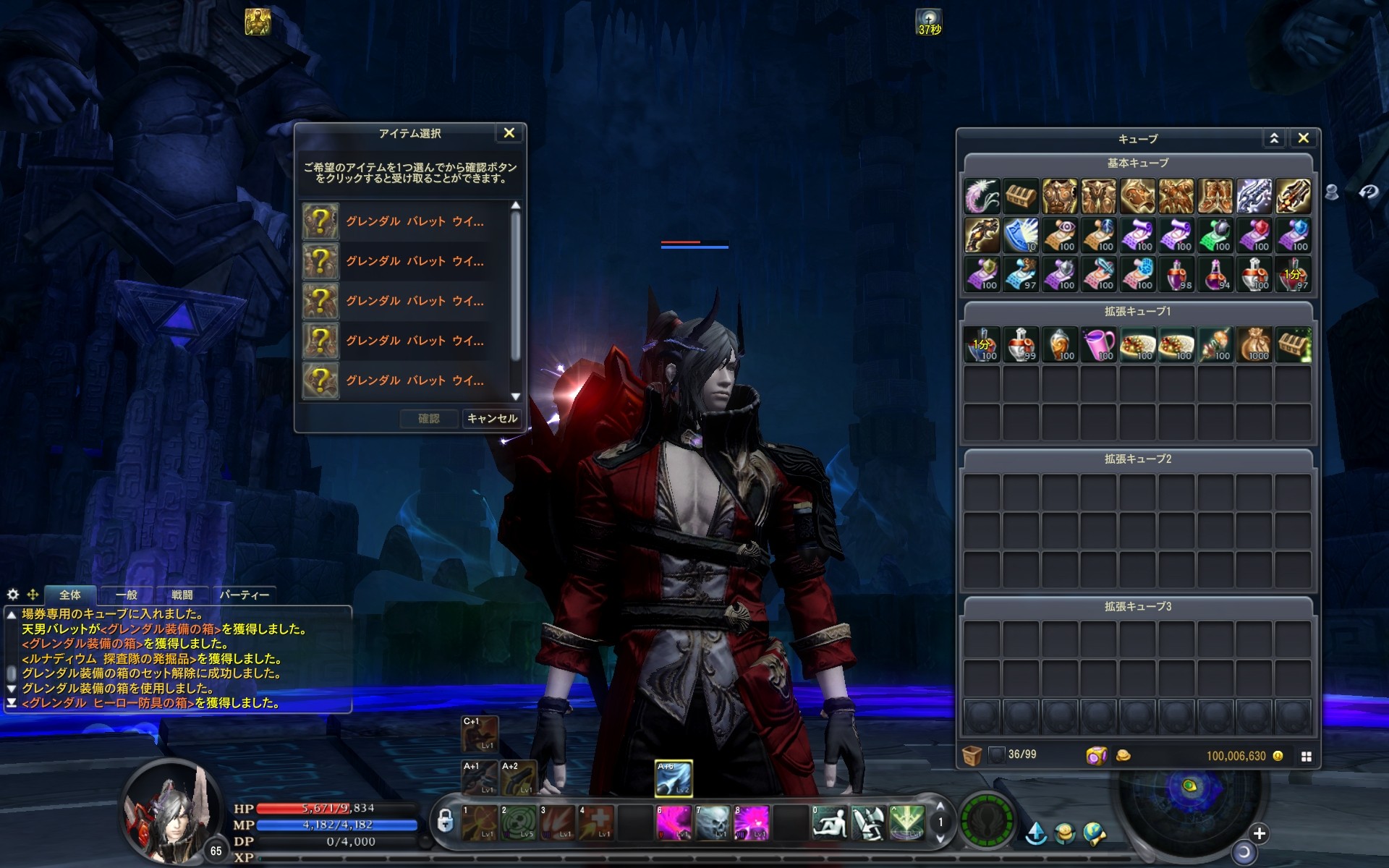Switch to the 一般 chat tab
The image size is (1389, 868).
127,595
